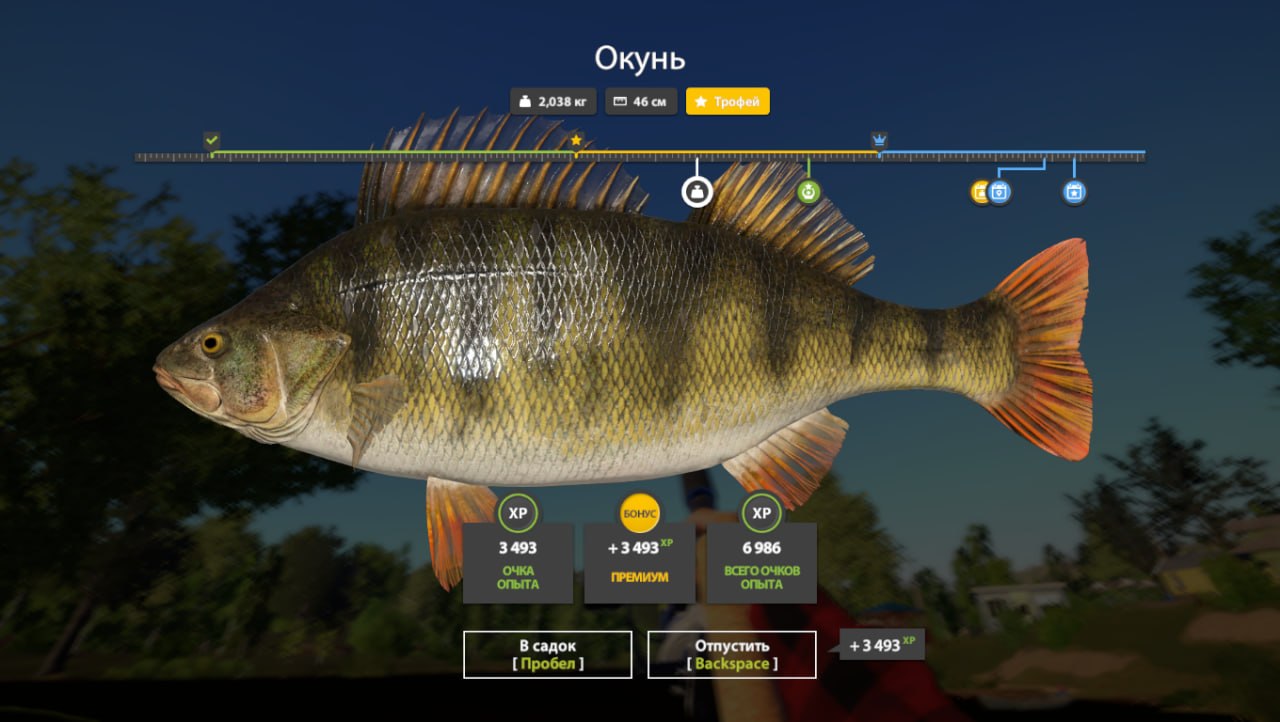This screenshot has width=1280, height=722.
Task: Select the green round marker on the scale
Action: tap(809, 190)
